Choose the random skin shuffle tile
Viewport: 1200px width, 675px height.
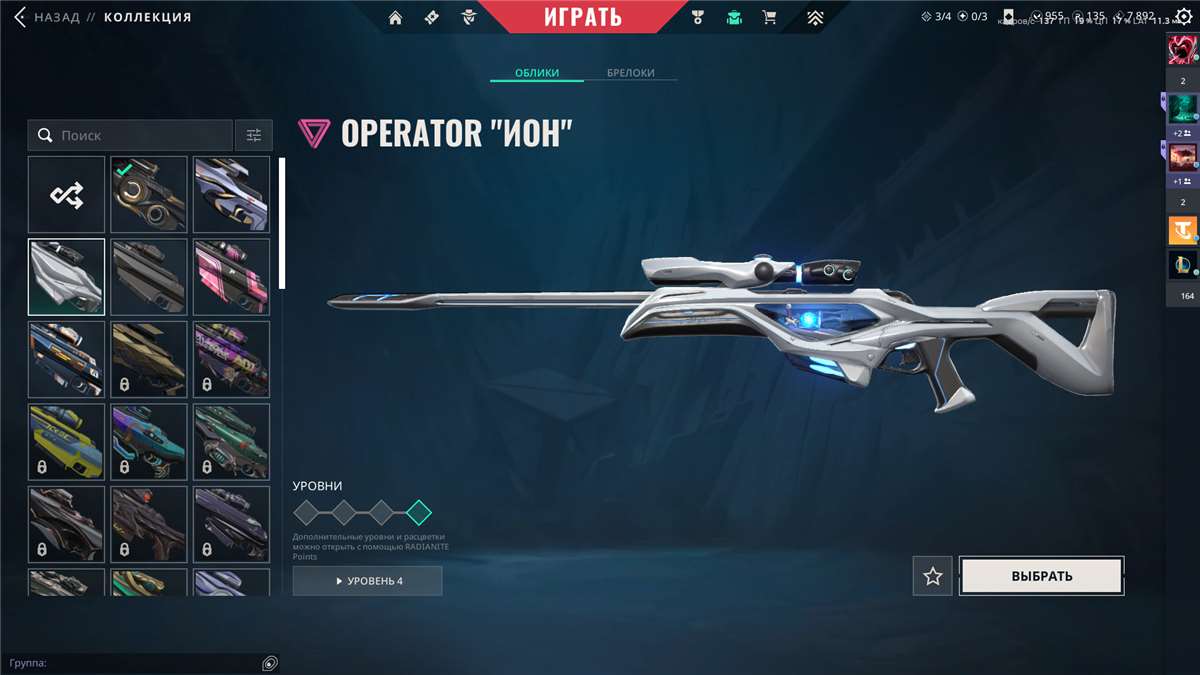[x=66, y=195]
